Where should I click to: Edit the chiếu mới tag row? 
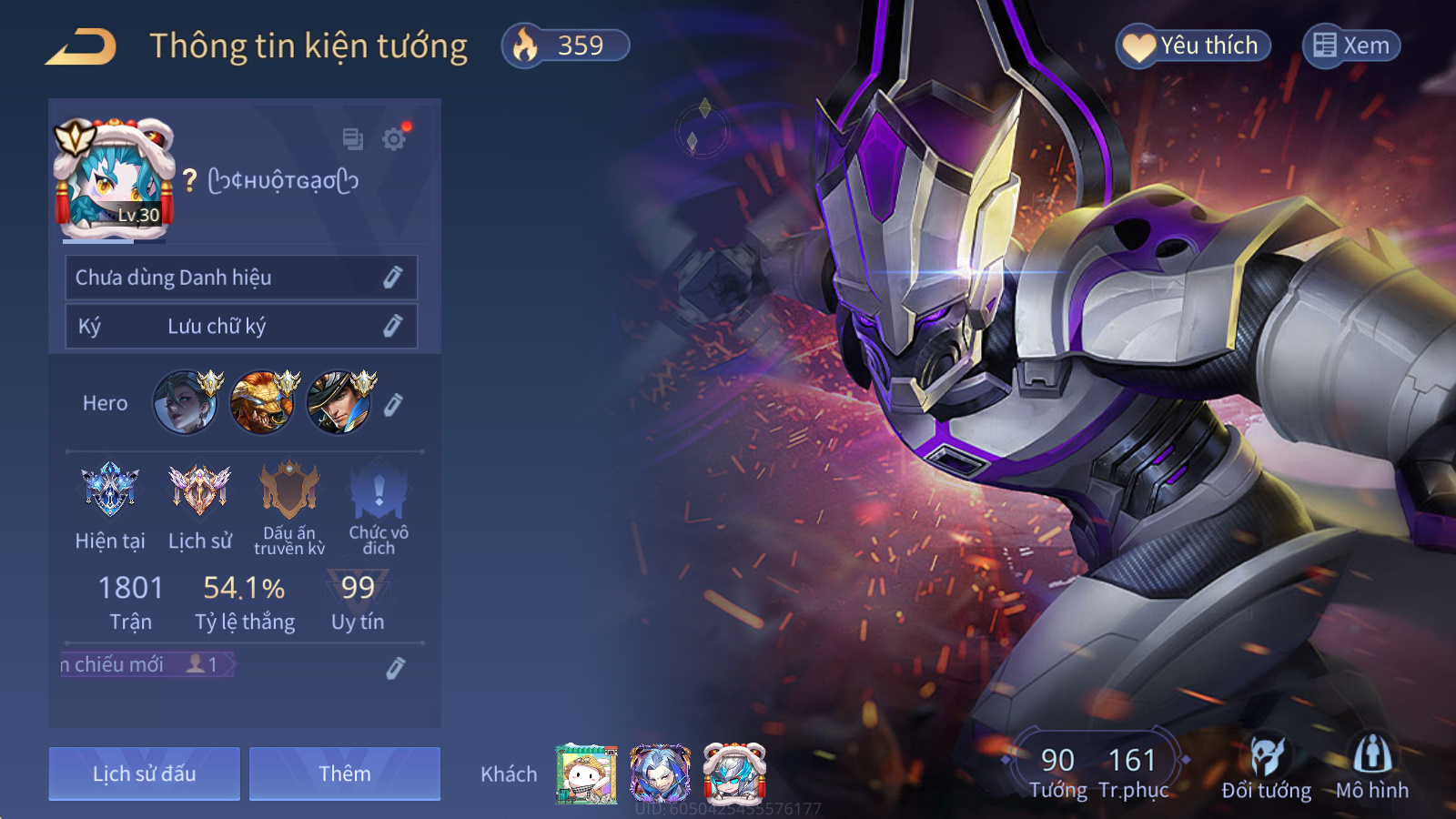[x=395, y=668]
